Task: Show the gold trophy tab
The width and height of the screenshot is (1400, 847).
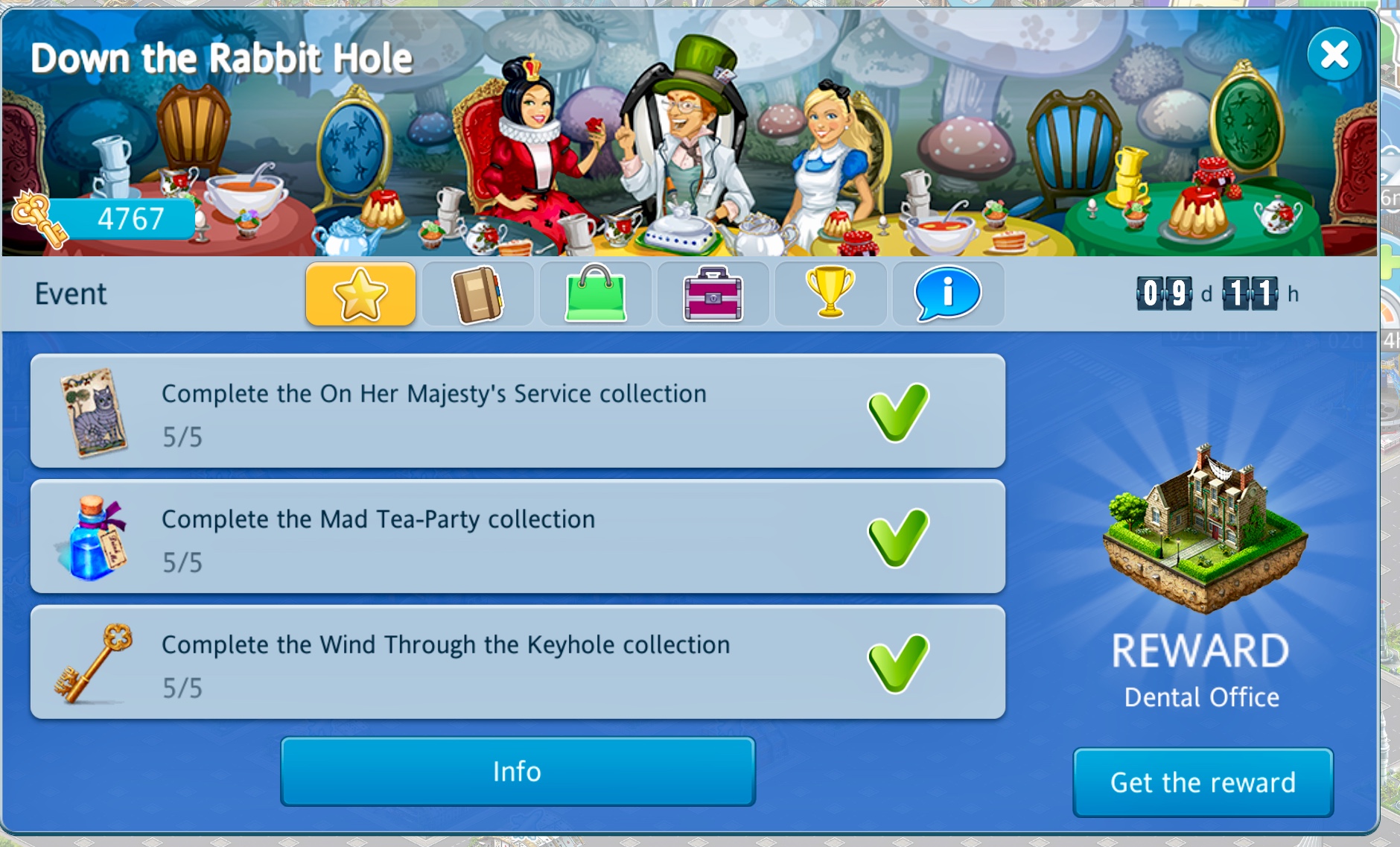Action: pyautogui.click(x=830, y=294)
